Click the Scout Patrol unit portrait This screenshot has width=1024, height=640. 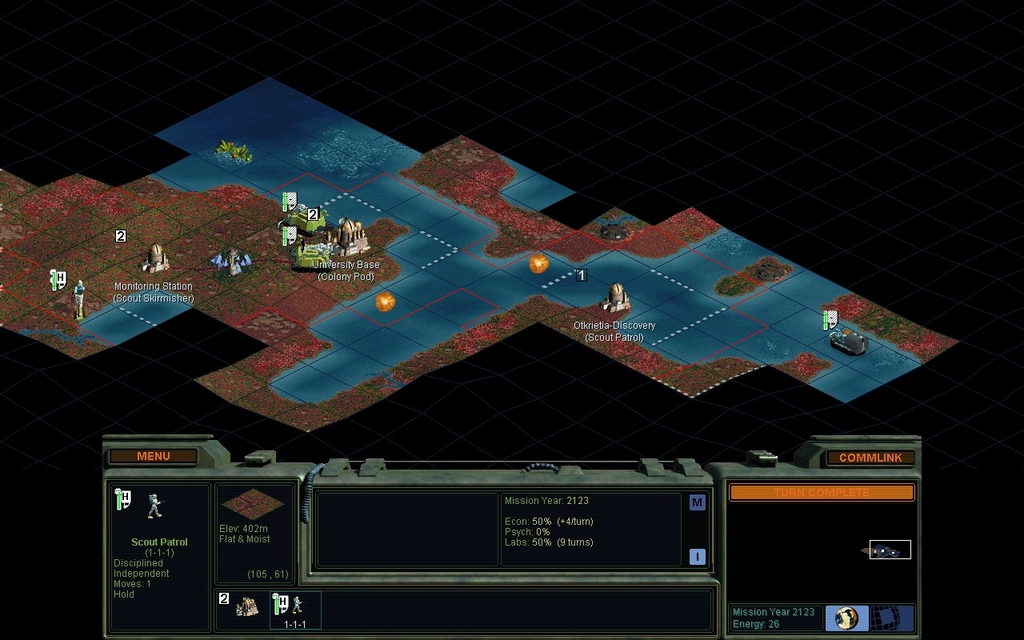pyautogui.click(x=155, y=506)
